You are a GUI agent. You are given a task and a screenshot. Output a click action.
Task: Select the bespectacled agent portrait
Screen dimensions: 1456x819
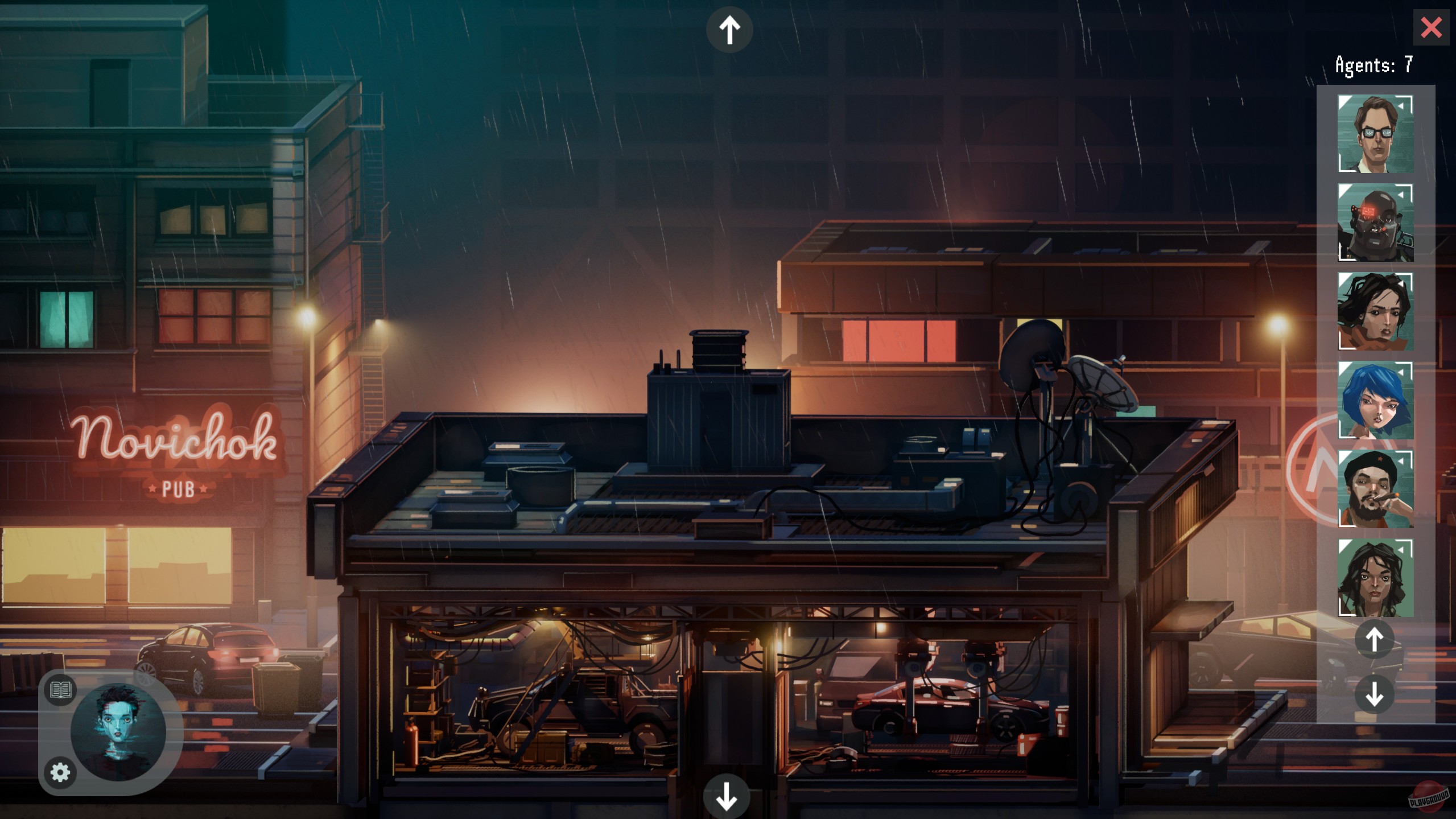click(1376, 133)
